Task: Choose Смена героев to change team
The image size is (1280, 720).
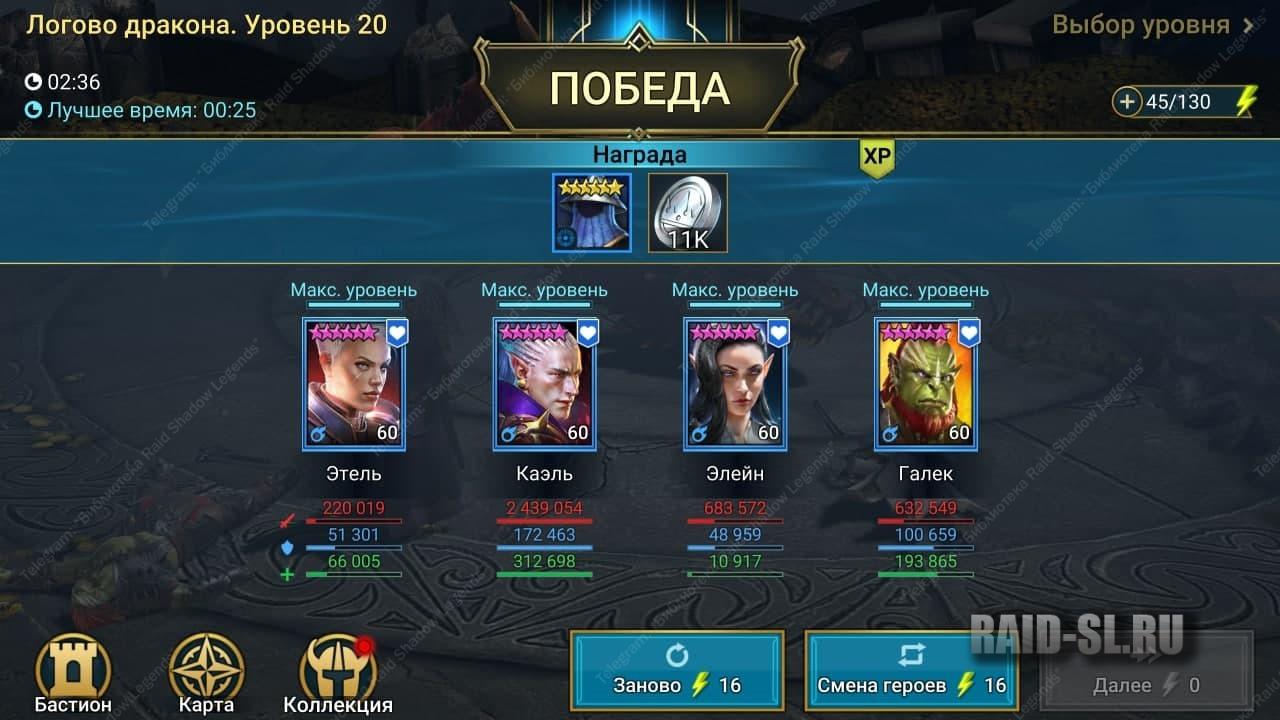Action: 911,670
